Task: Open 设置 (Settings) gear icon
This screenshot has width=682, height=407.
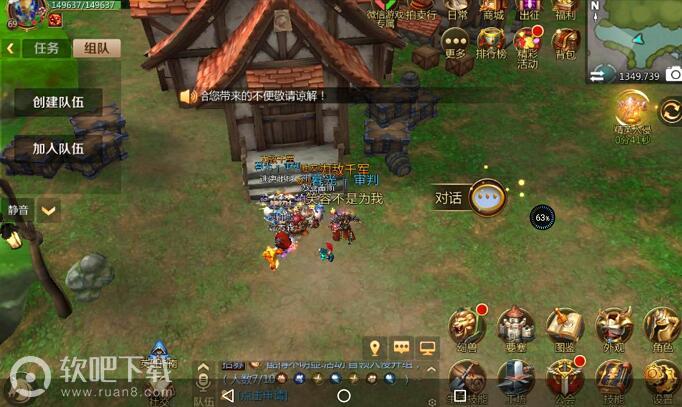Action: tap(660, 379)
